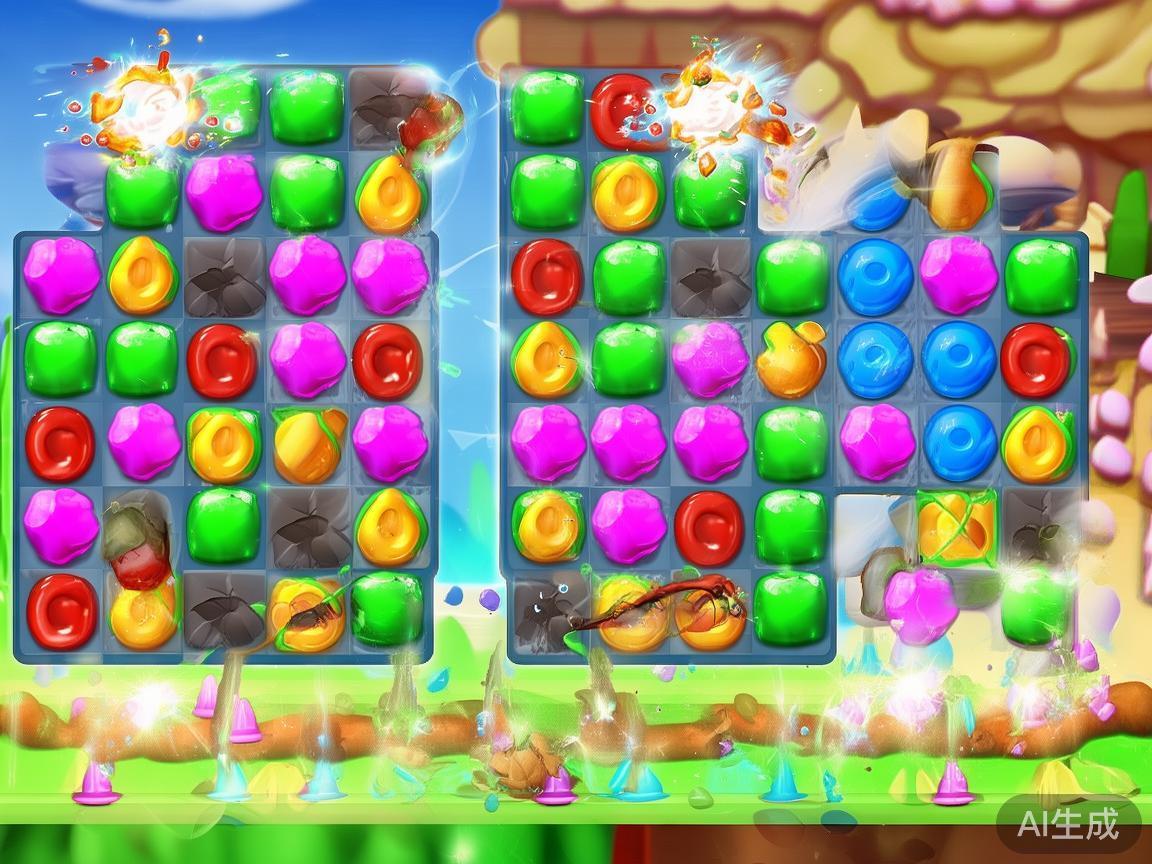This screenshot has height=864, width=1152.
Task: Tap the yellow candy wrapped in green vines
Action: (x=955, y=524)
